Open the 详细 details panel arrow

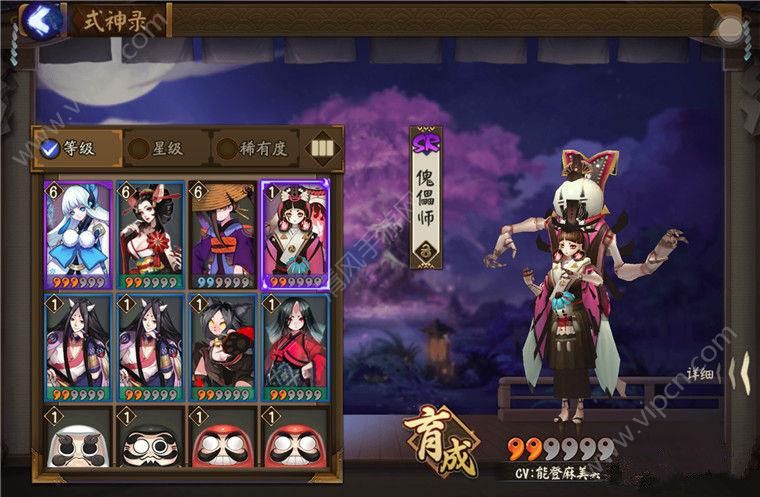[736, 374]
